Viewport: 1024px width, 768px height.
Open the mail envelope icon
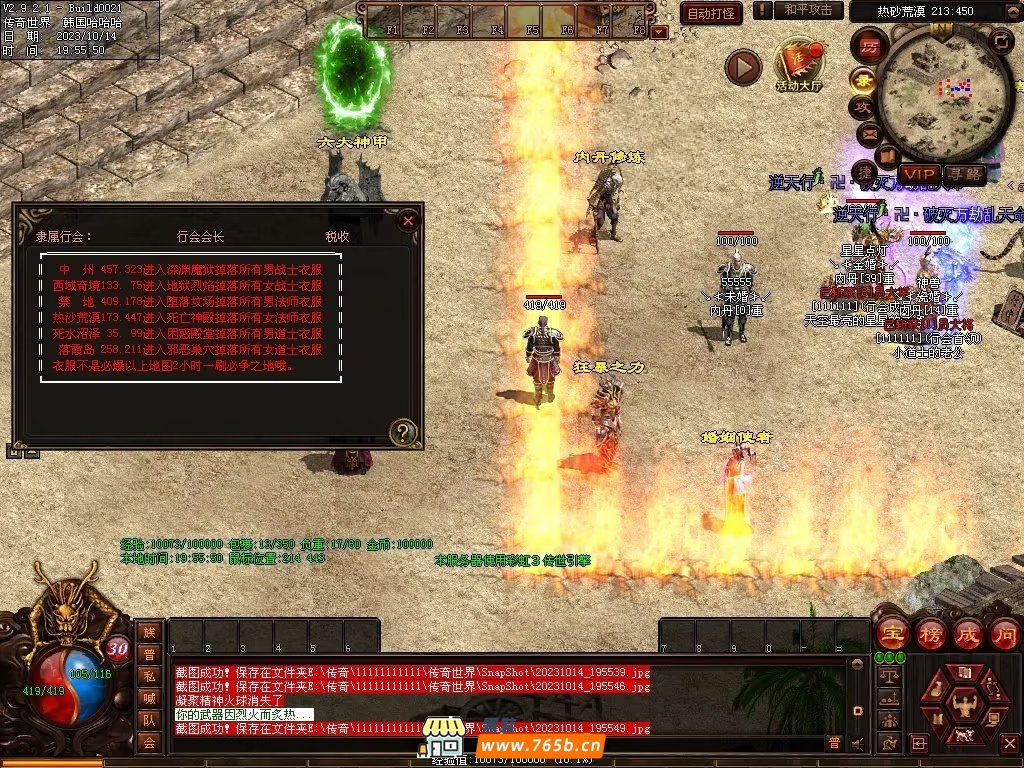pos(867,133)
